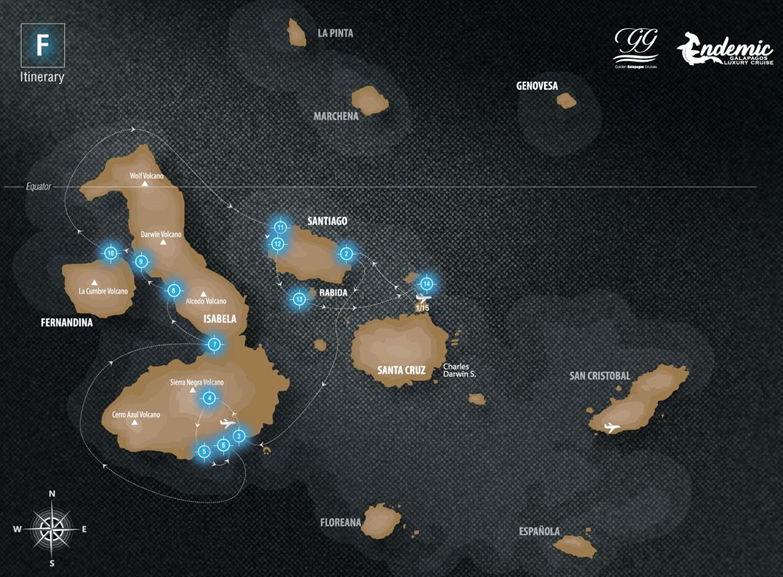Choose marker 12 on Santiago
The width and height of the screenshot is (783, 577).
277,244
